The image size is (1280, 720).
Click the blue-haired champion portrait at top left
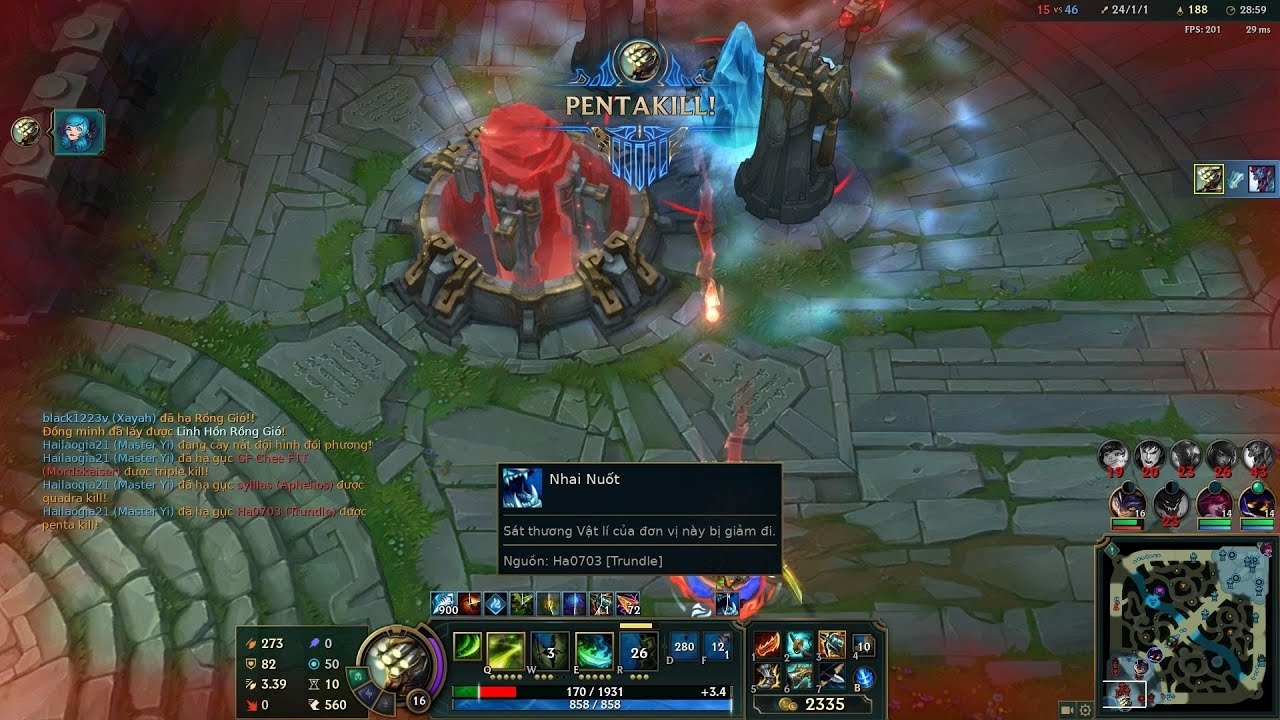click(x=75, y=132)
